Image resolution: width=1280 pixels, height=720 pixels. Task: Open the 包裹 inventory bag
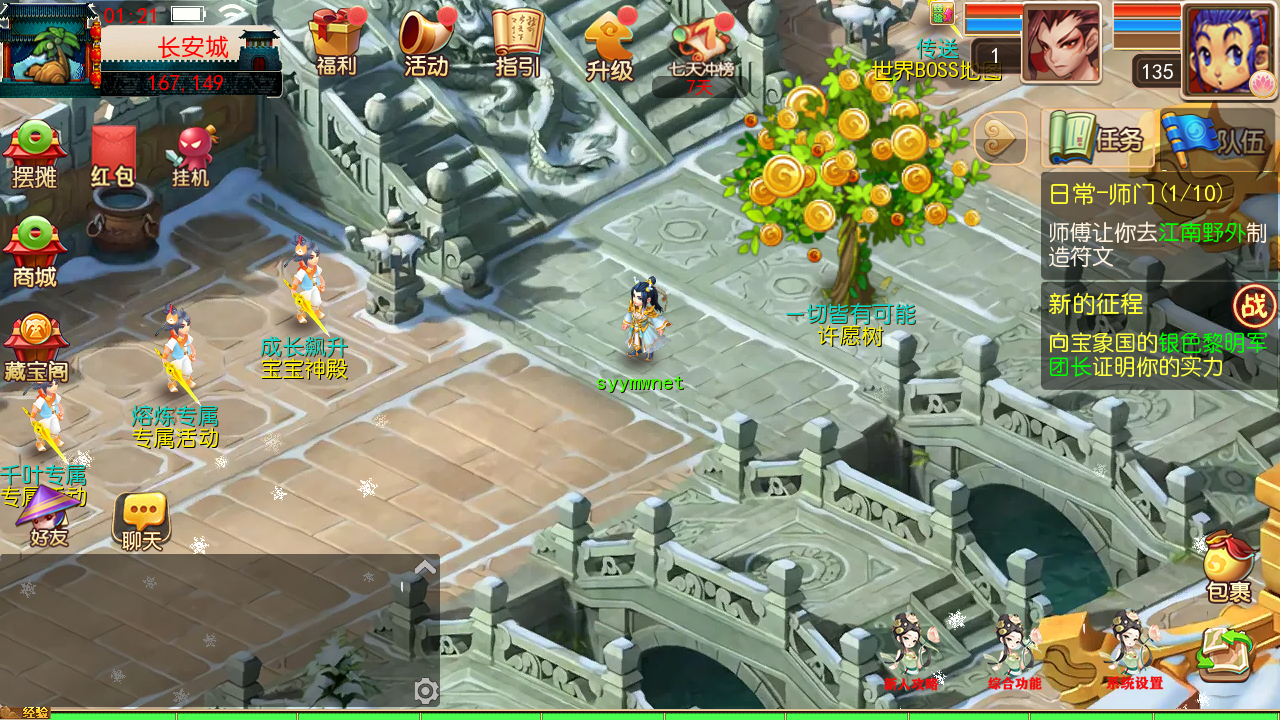1229,568
